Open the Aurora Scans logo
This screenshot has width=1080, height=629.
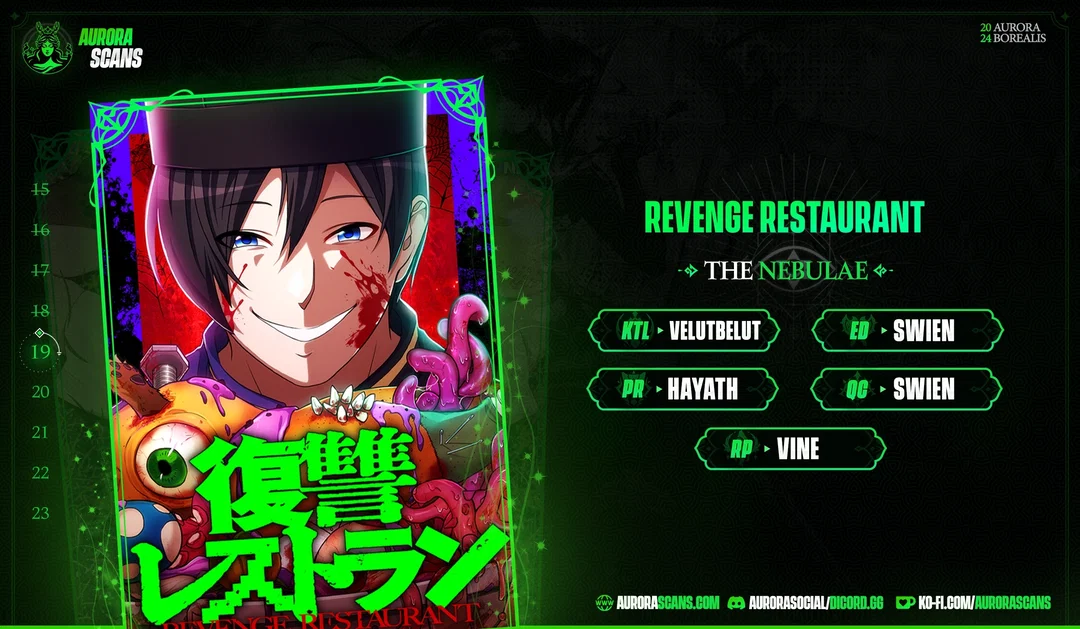tap(83, 47)
